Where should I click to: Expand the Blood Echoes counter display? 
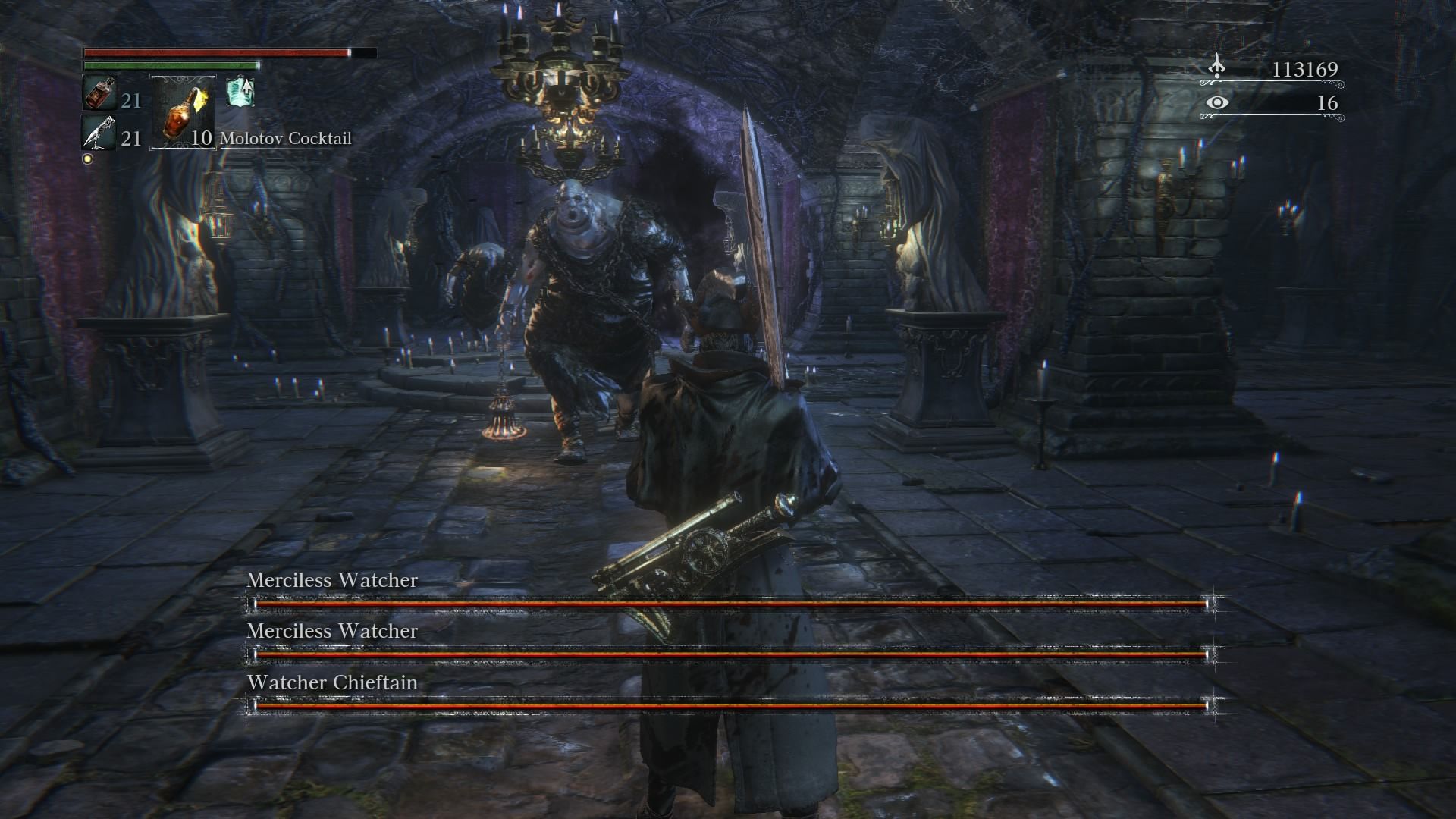click(1305, 70)
